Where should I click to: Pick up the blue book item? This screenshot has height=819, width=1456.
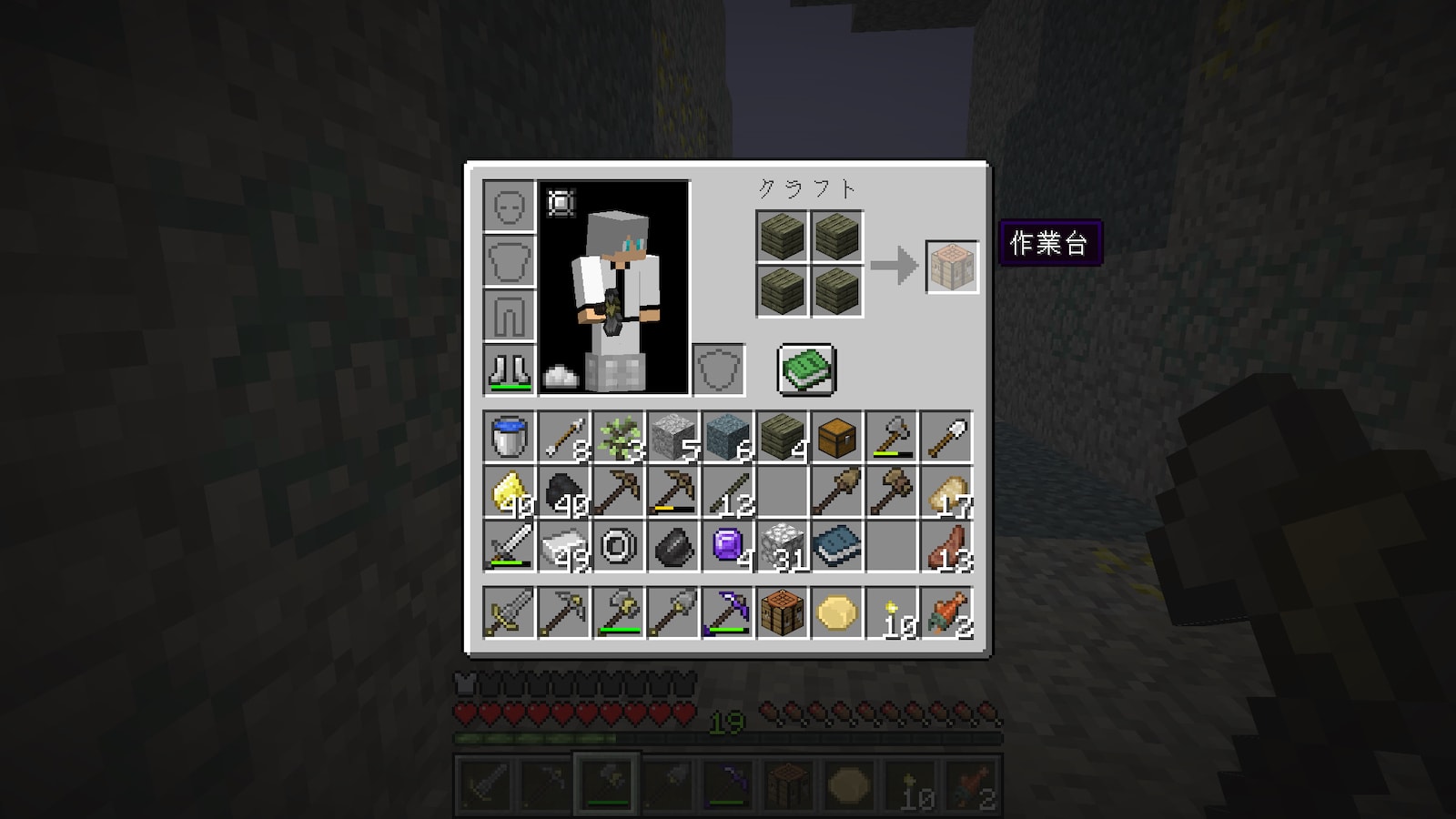[x=837, y=547]
